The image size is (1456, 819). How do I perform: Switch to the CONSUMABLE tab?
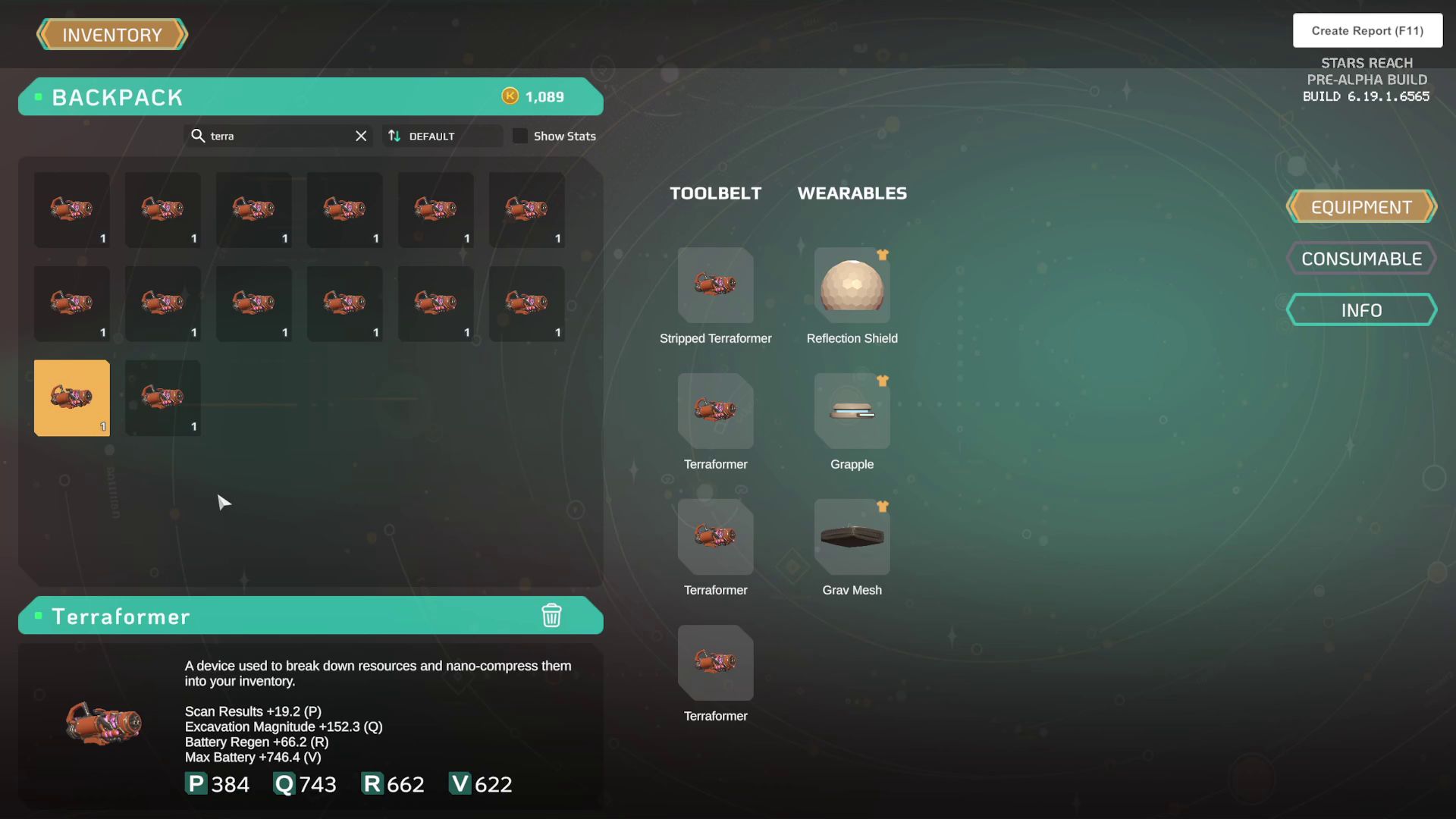click(x=1361, y=258)
